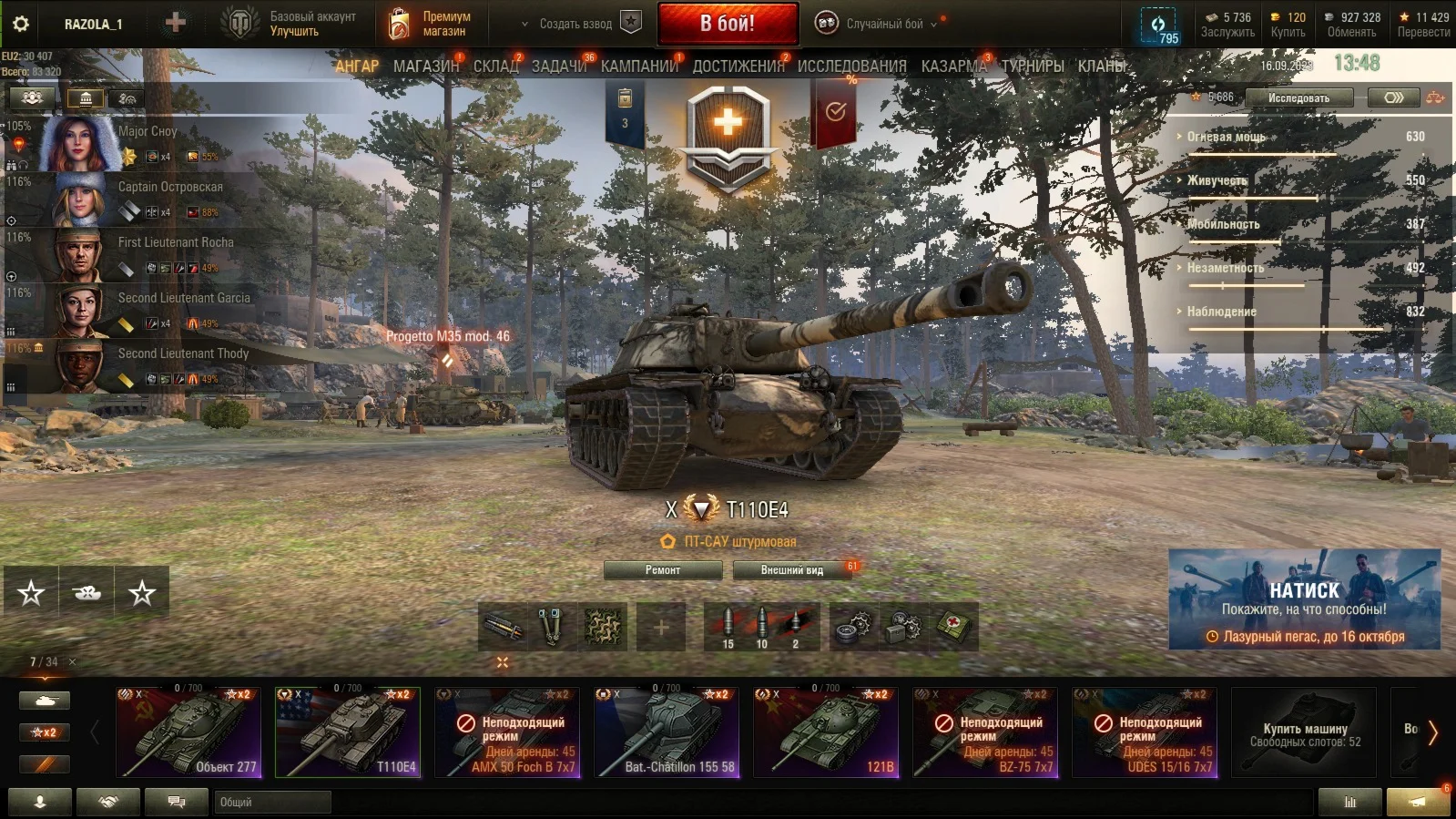Open the ЗАДАЧИ missions tab

pos(559,66)
